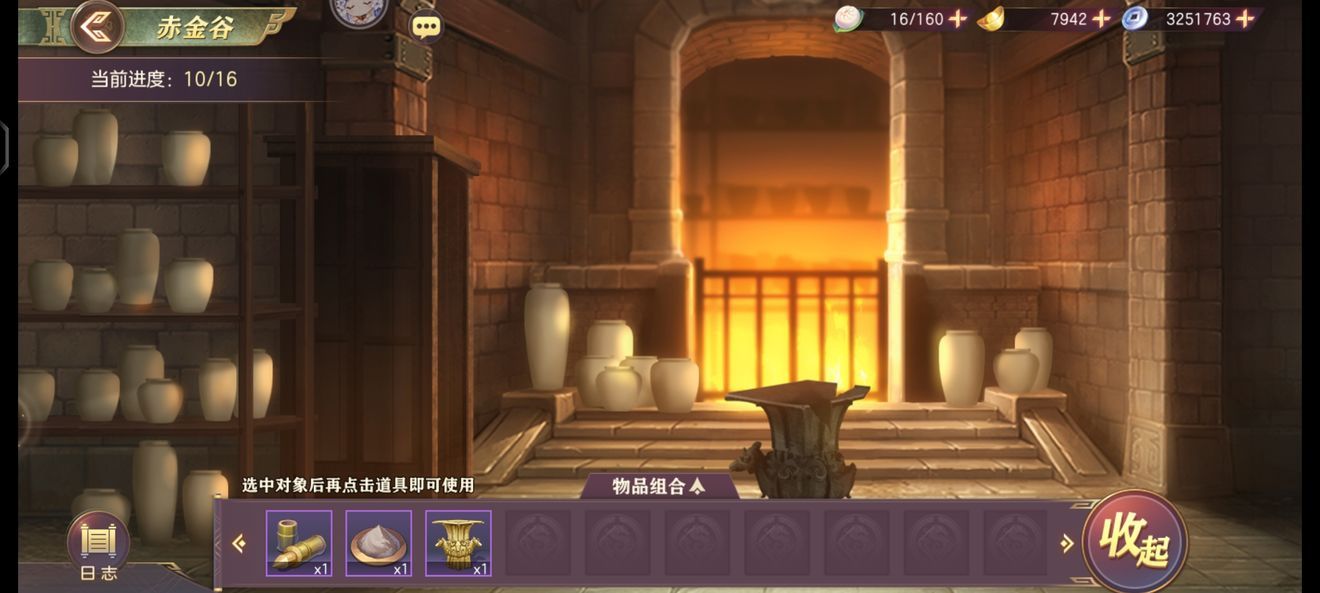Open the chat speech bubble icon

coord(427,26)
